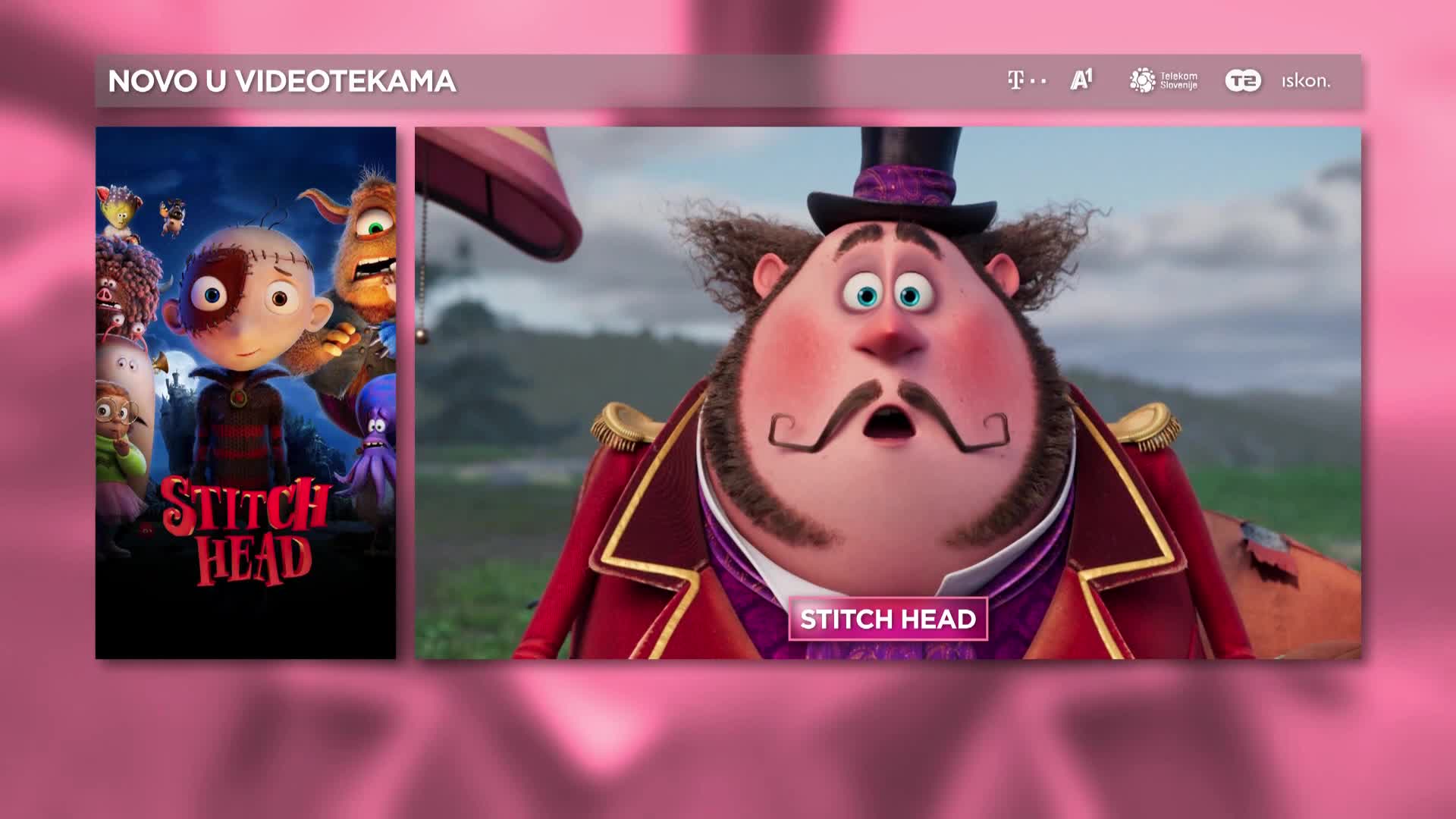Choose the T2 provider logo
This screenshot has width=1456, height=819.
point(1243,80)
